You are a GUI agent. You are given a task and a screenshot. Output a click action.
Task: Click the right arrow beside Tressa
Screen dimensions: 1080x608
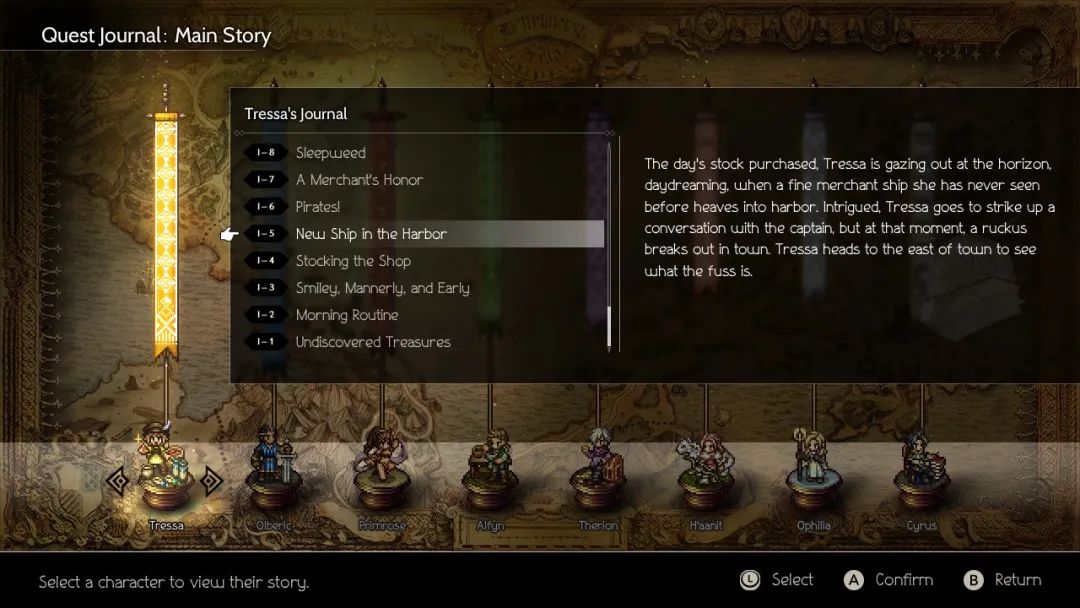(x=211, y=481)
